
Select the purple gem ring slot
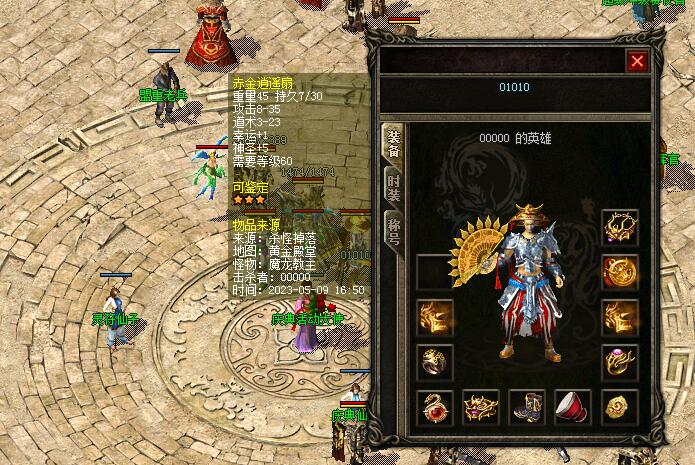[620, 362]
